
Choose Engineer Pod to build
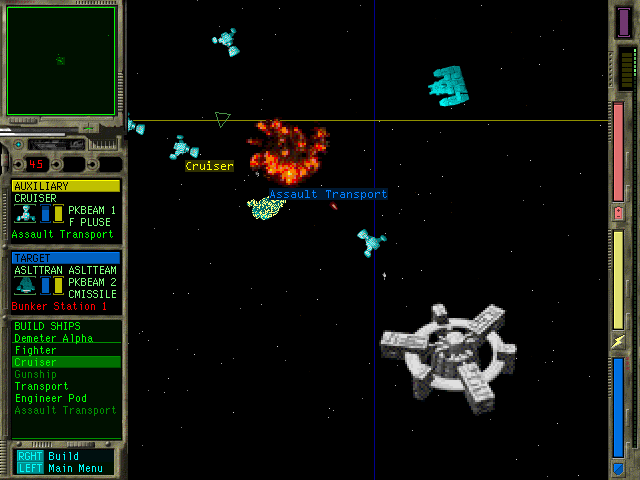(x=48, y=399)
